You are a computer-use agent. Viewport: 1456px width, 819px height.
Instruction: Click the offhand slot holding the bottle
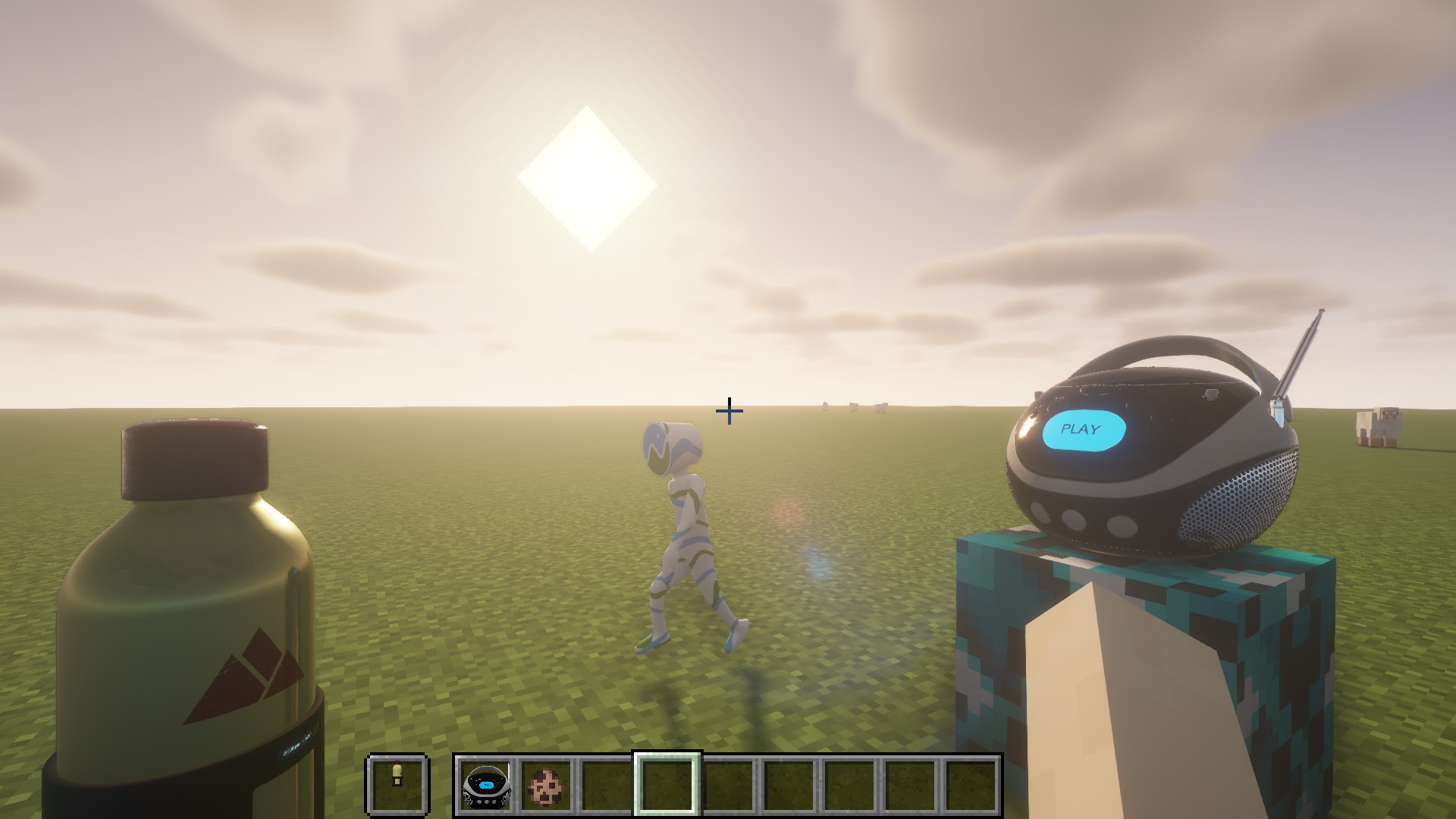click(397, 785)
